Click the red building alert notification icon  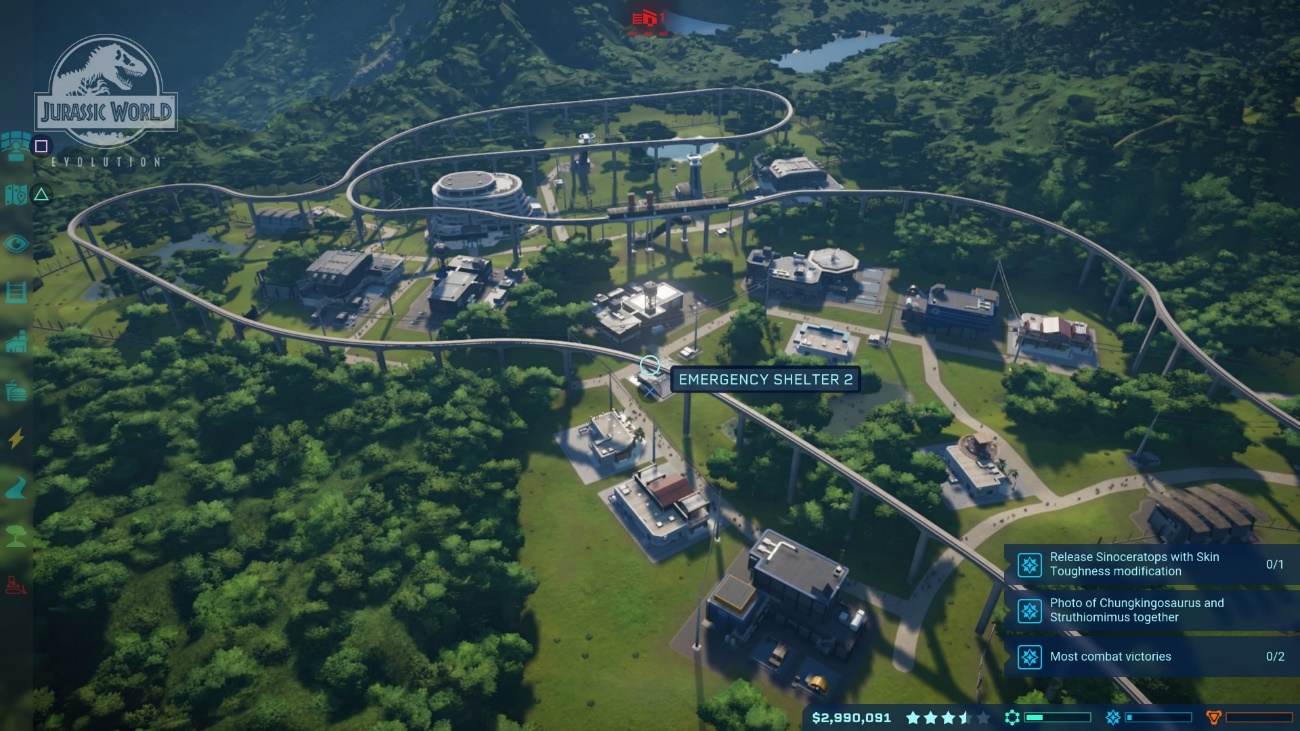pos(647,18)
